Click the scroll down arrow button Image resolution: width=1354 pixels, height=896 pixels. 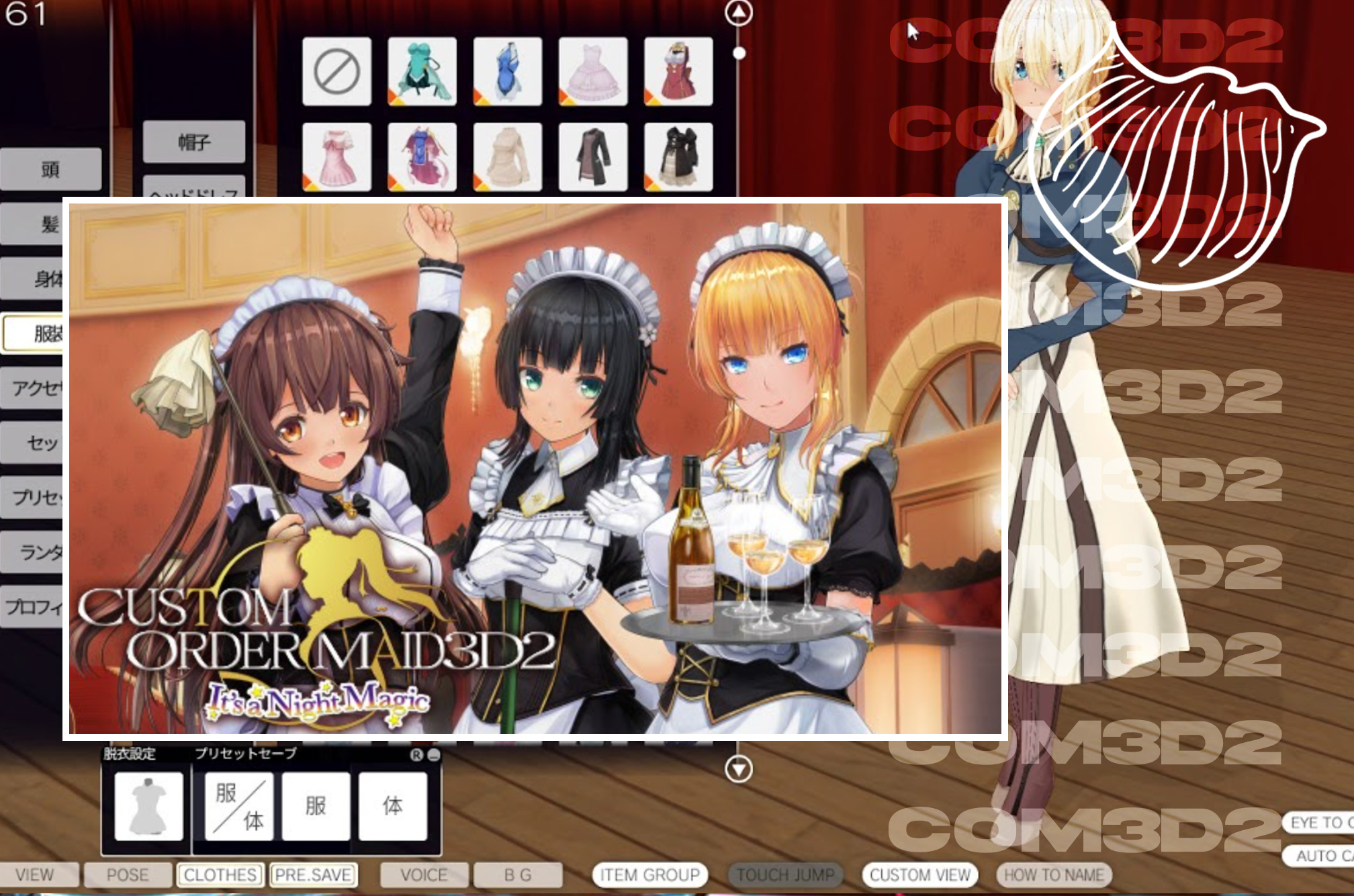click(738, 768)
